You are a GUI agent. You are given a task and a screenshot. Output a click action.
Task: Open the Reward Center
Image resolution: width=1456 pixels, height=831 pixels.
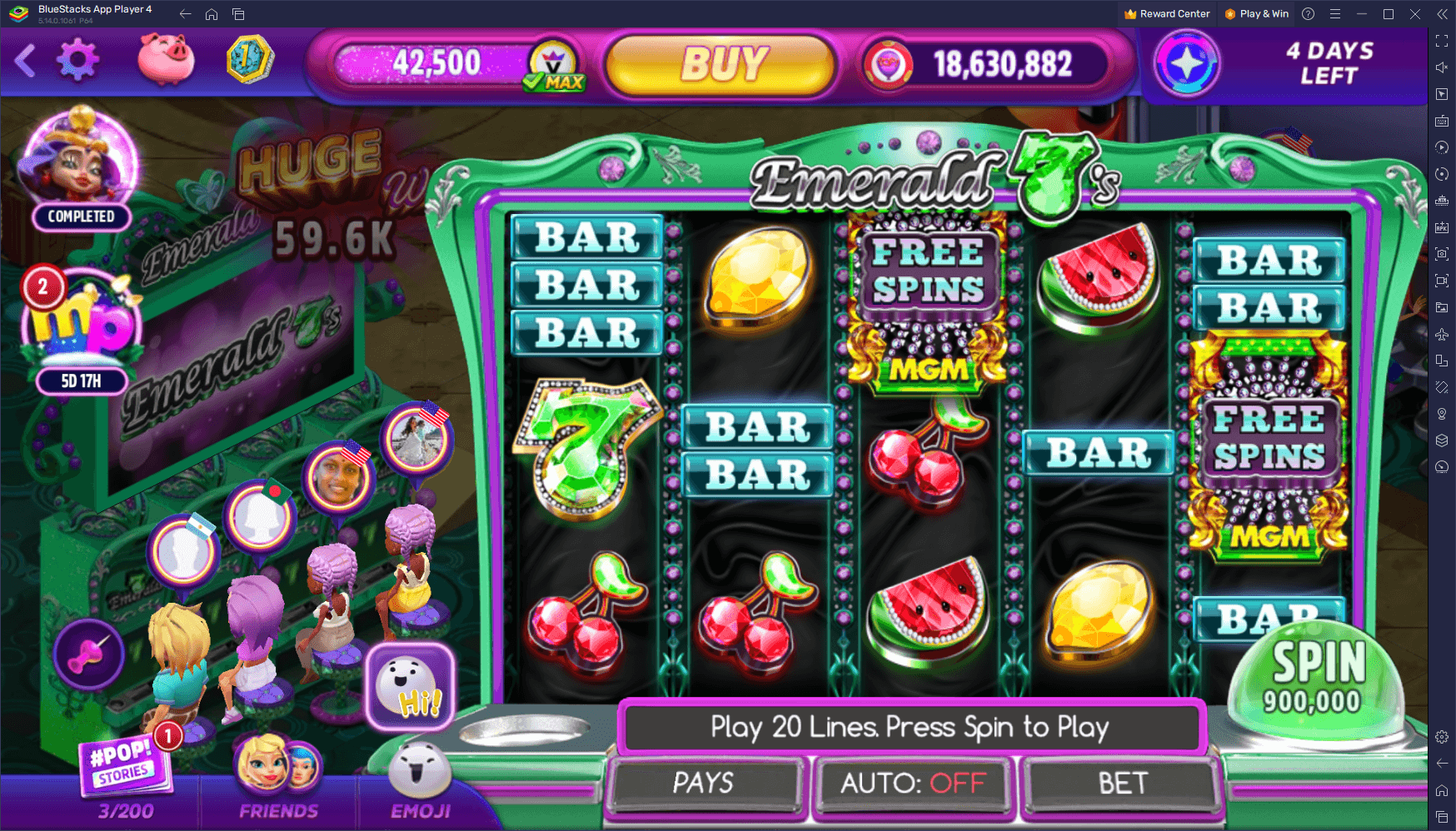pos(1166,13)
